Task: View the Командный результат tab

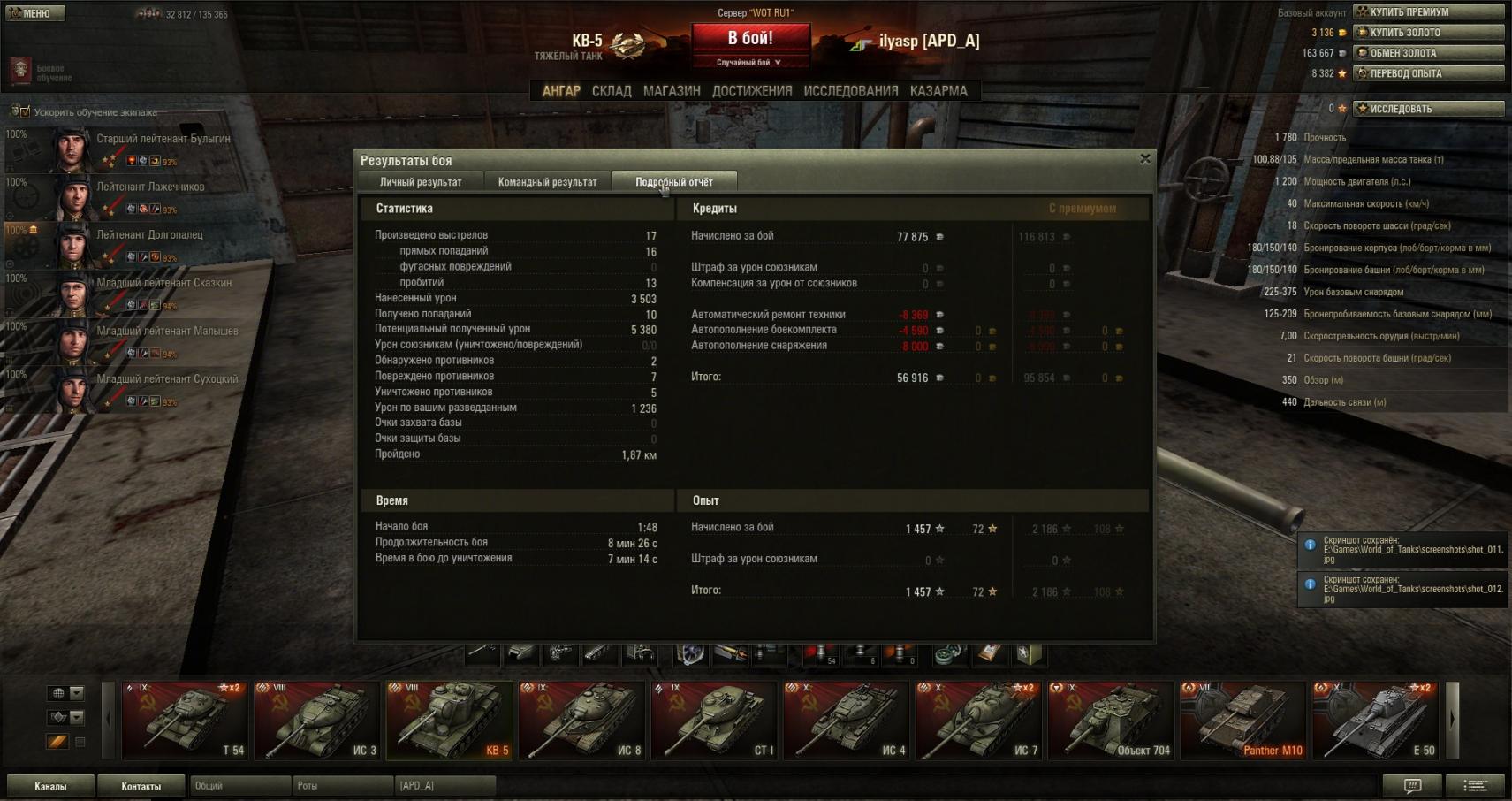Action: point(547,182)
